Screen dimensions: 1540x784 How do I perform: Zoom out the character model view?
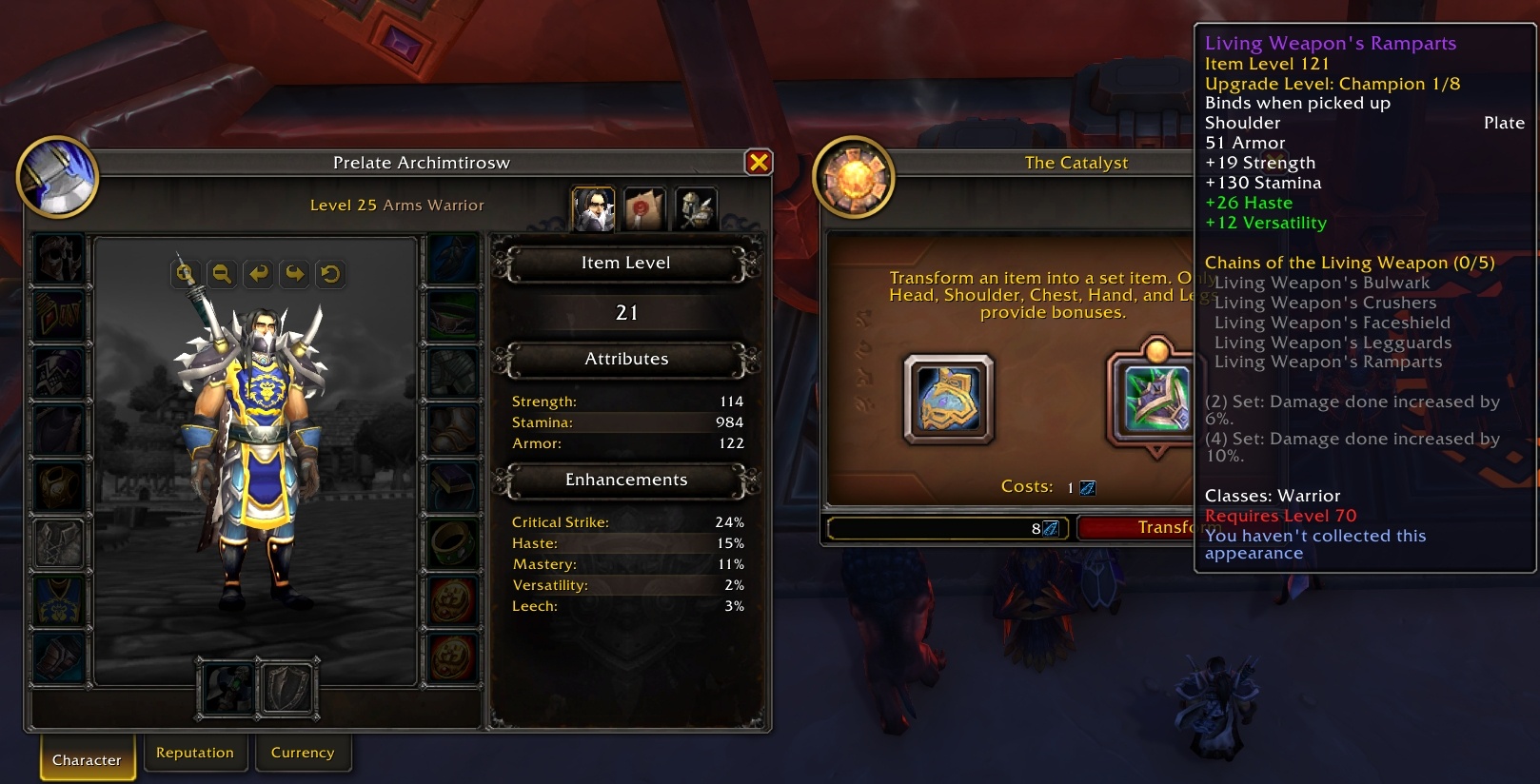pos(222,274)
